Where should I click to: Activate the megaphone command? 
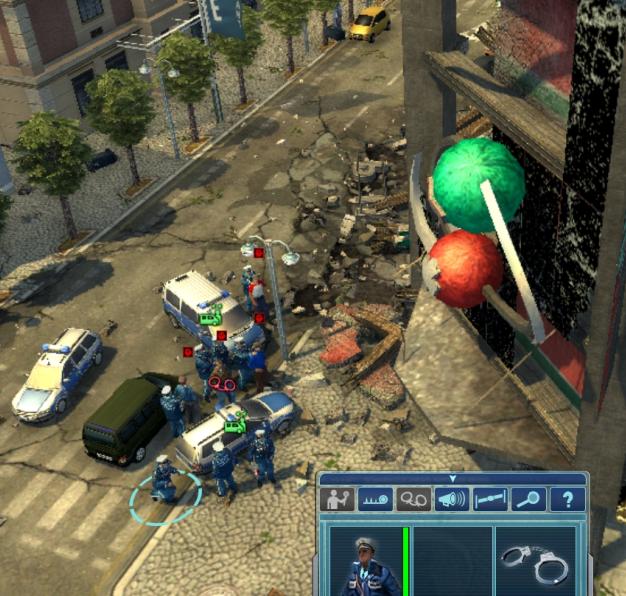click(451, 499)
